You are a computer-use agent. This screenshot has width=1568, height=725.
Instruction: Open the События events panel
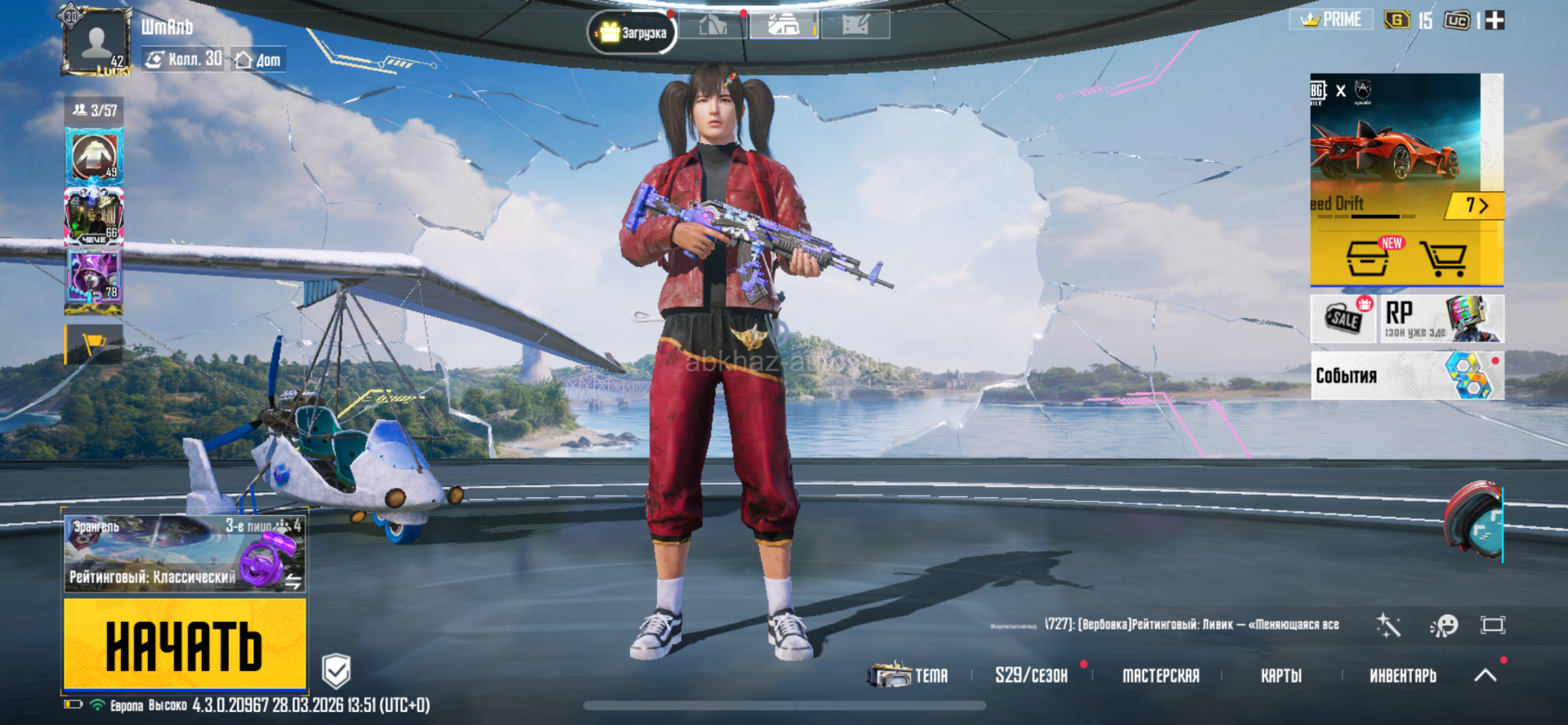point(1406,376)
